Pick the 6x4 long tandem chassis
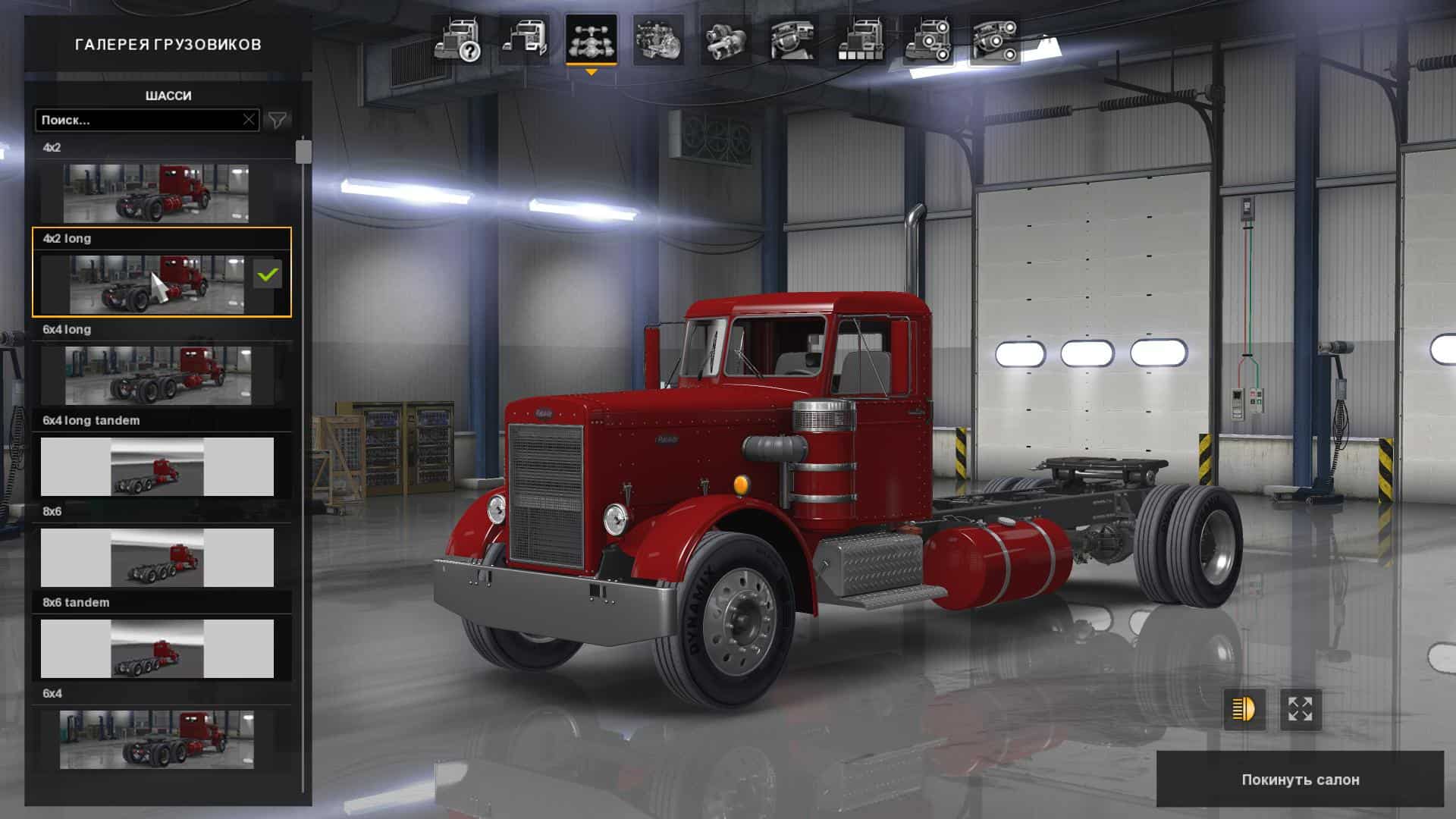The width and height of the screenshot is (1456, 819). click(157, 466)
